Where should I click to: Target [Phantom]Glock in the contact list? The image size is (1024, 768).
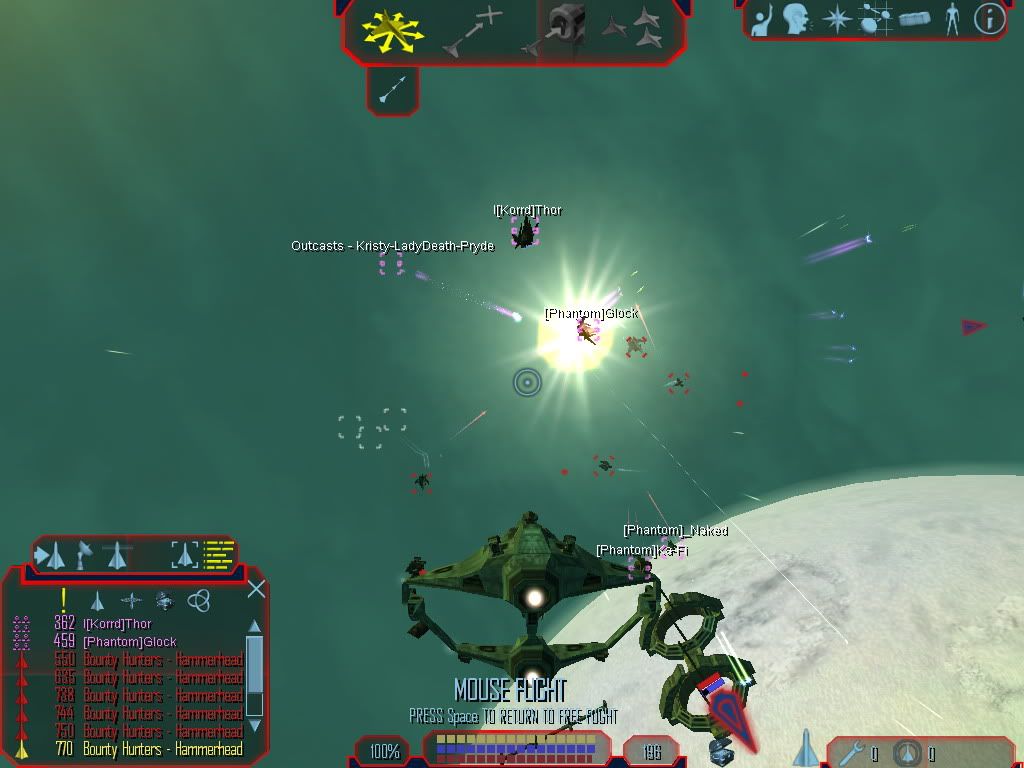(x=129, y=642)
